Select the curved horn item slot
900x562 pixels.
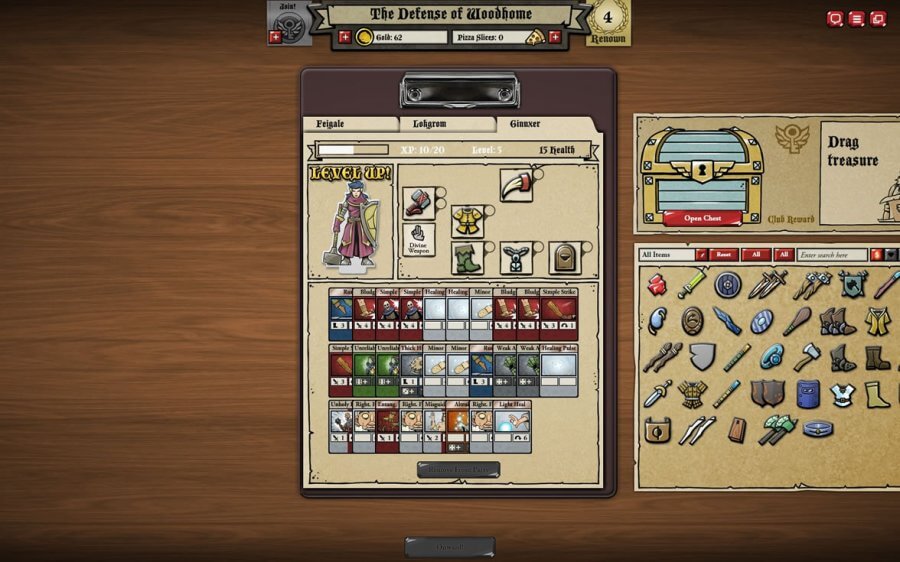[515, 186]
